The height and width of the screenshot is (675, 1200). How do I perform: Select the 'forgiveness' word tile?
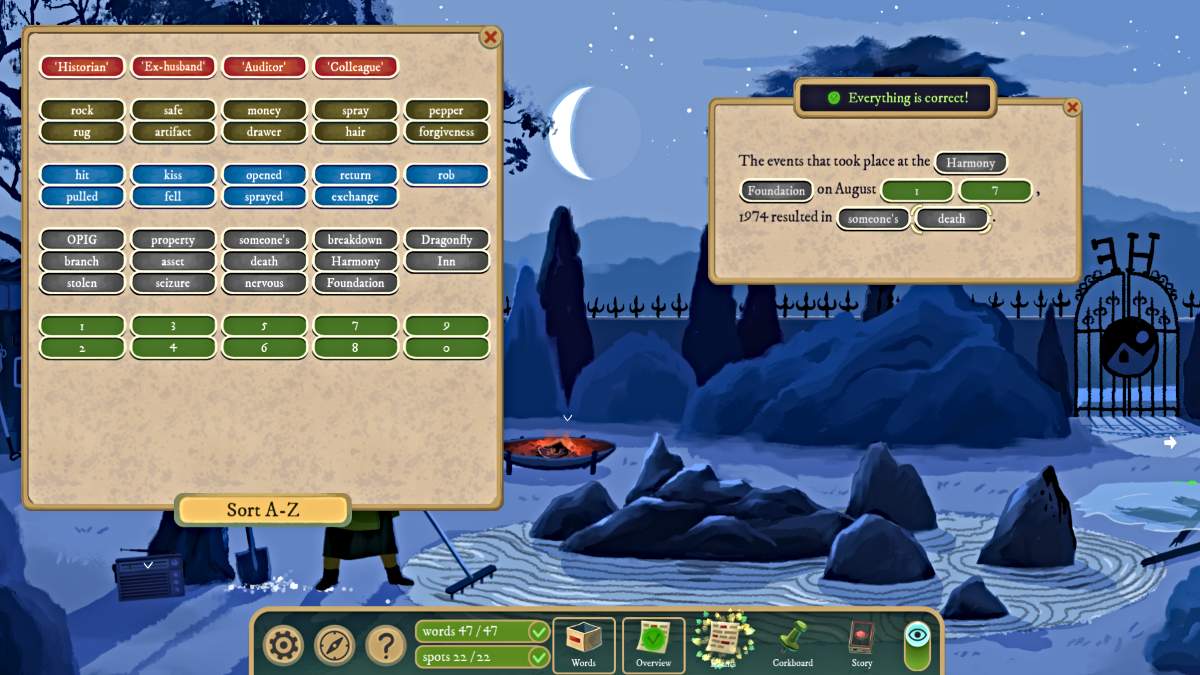[x=446, y=132]
